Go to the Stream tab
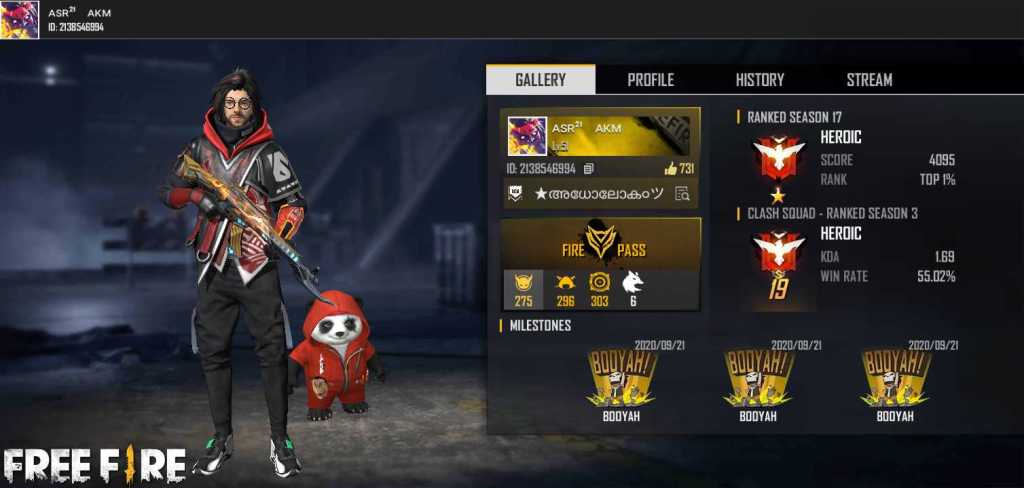Screen dimensions: 1024x488 click(869, 80)
